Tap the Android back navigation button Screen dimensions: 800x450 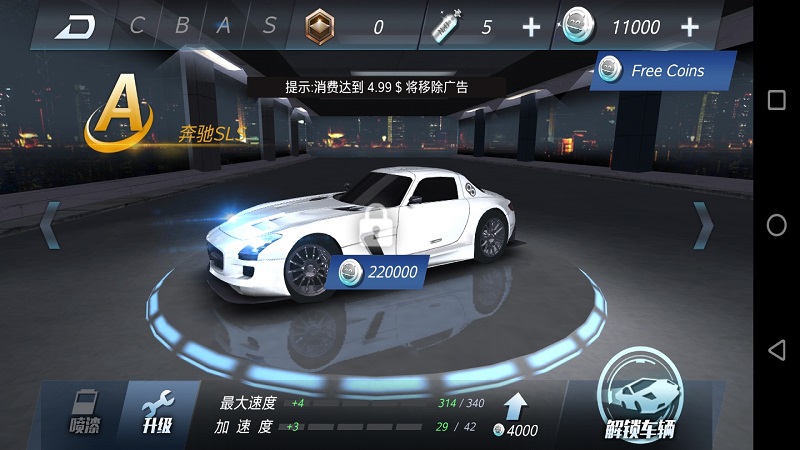[776, 349]
